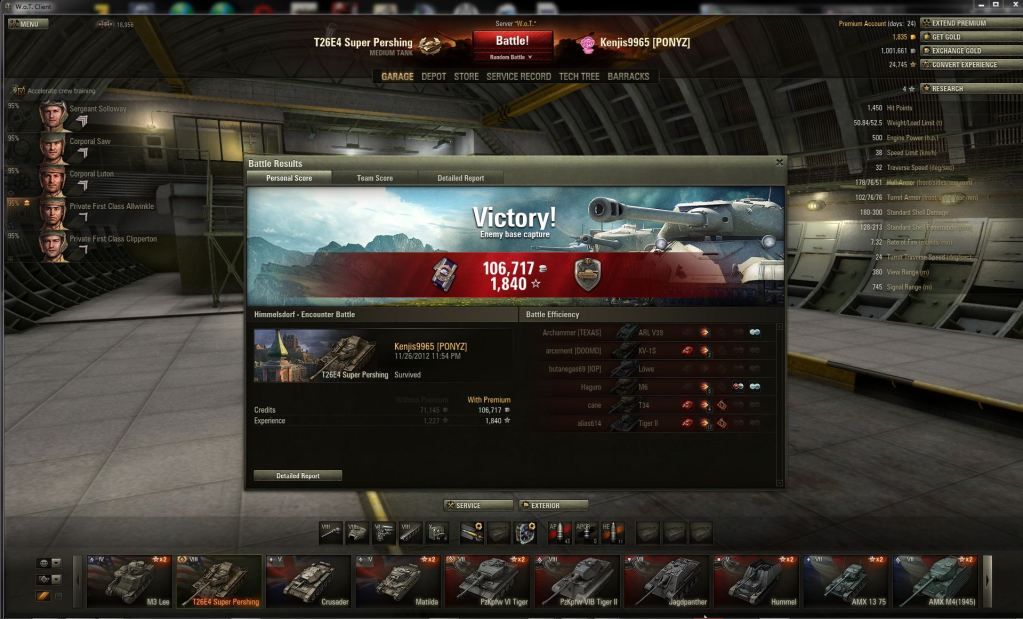Open the Store section
This screenshot has width=1023, height=619.
(x=466, y=76)
